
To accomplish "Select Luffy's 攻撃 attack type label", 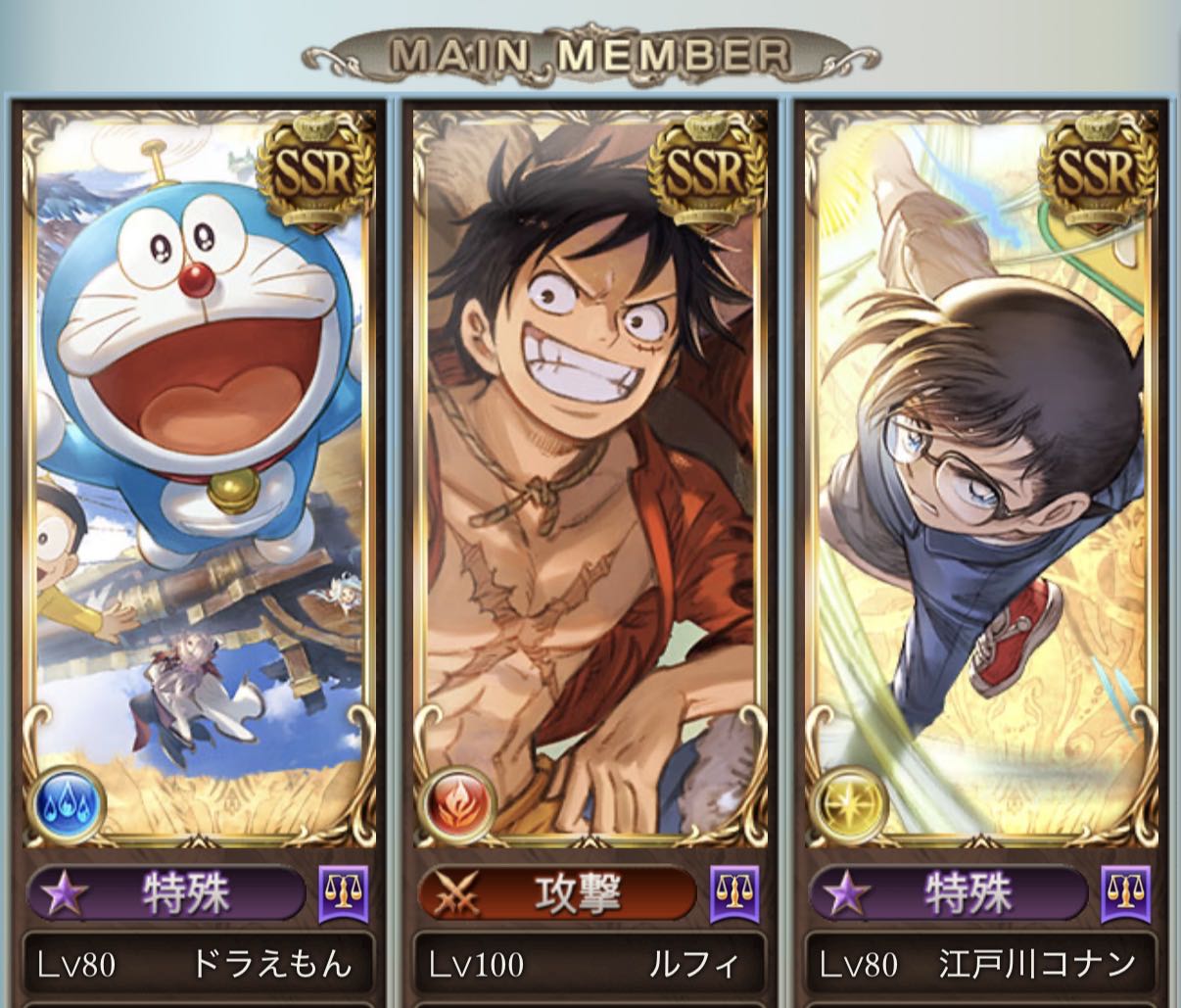I will click(556, 893).
